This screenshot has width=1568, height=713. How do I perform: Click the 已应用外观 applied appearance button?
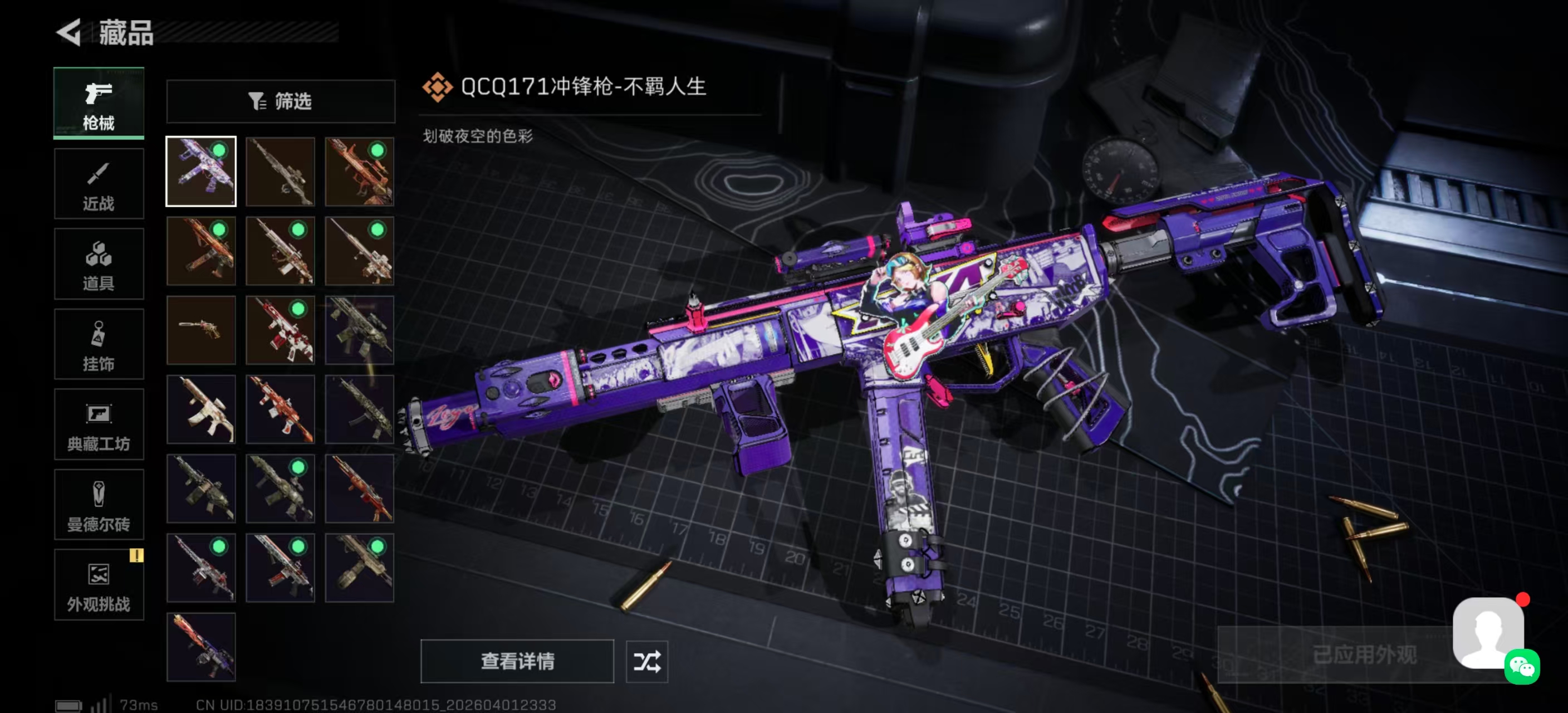1364,655
